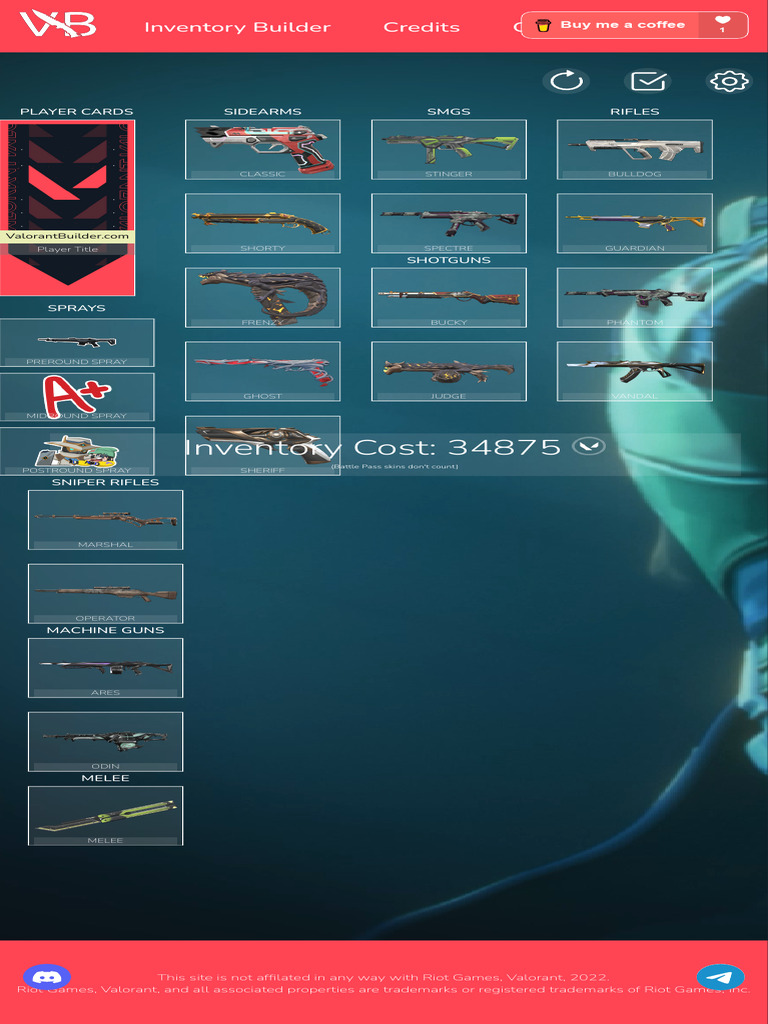Select the Classic sidearm slot
This screenshot has width=768, height=1024.
pyautogui.click(x=262, y=149)
